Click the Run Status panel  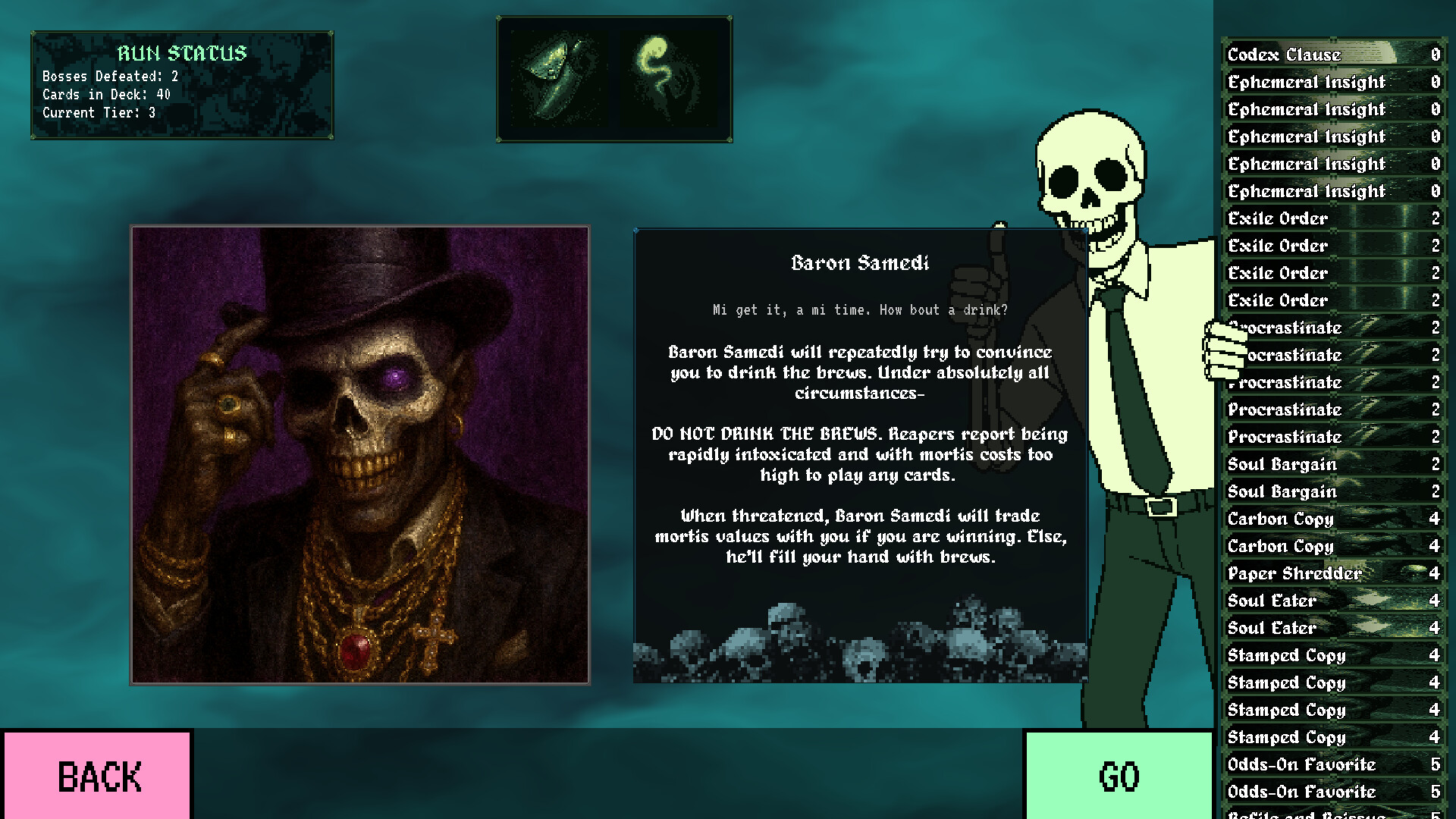(180, 82)
